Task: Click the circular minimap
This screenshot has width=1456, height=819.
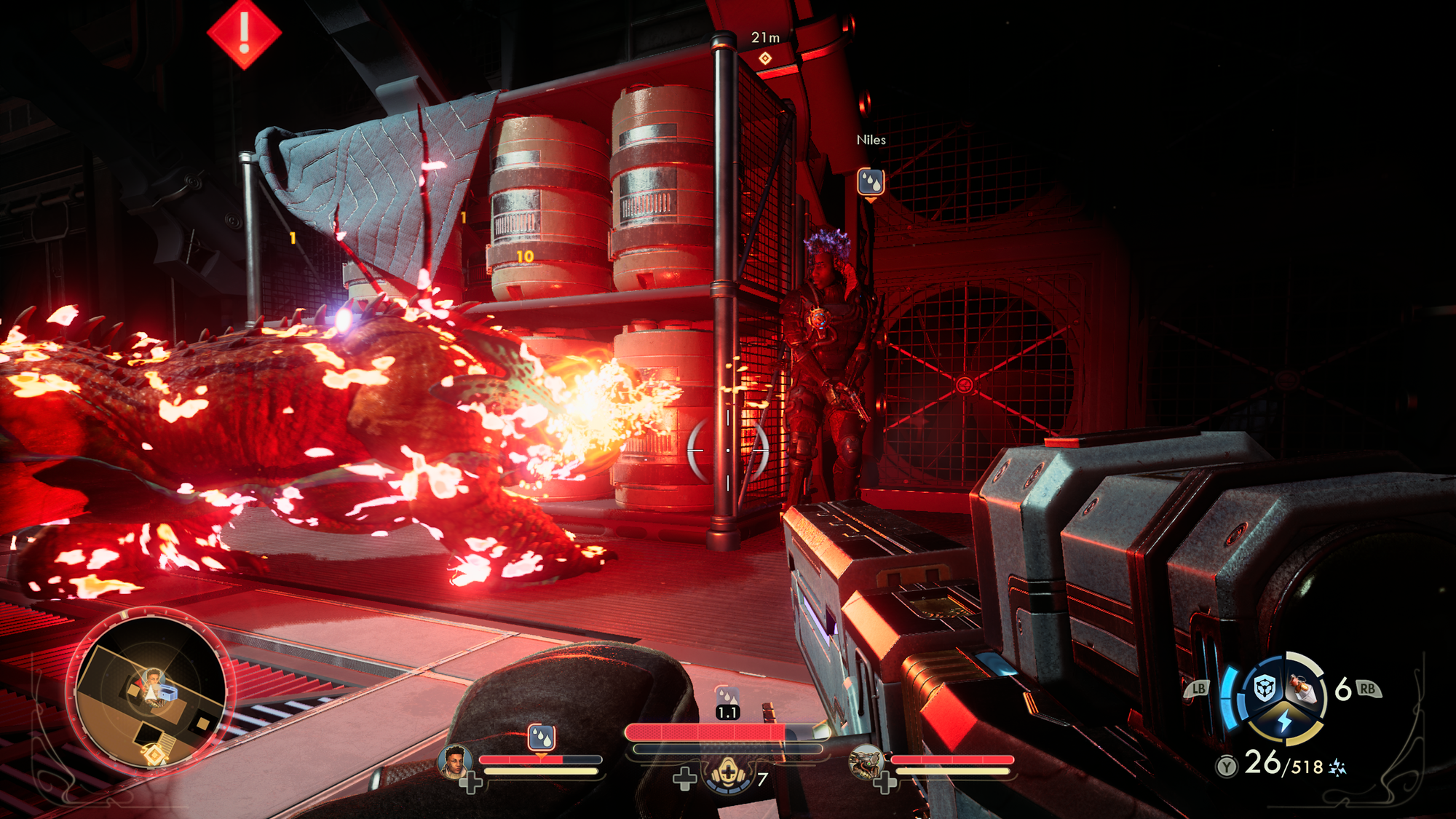Action: pos(151,692)
